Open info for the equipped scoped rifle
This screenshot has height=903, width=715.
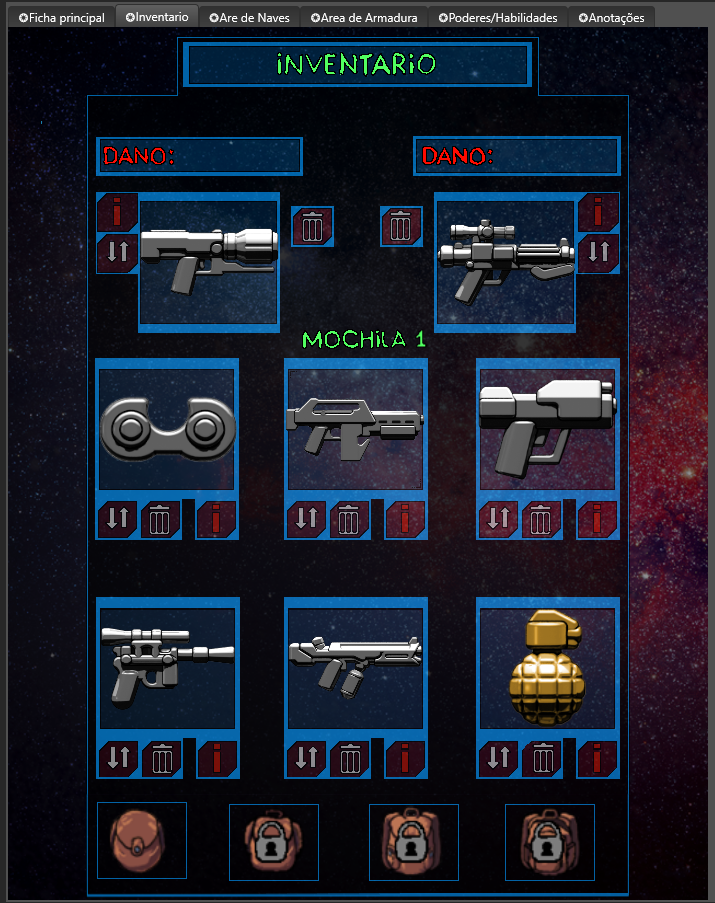tap(598, 212)
